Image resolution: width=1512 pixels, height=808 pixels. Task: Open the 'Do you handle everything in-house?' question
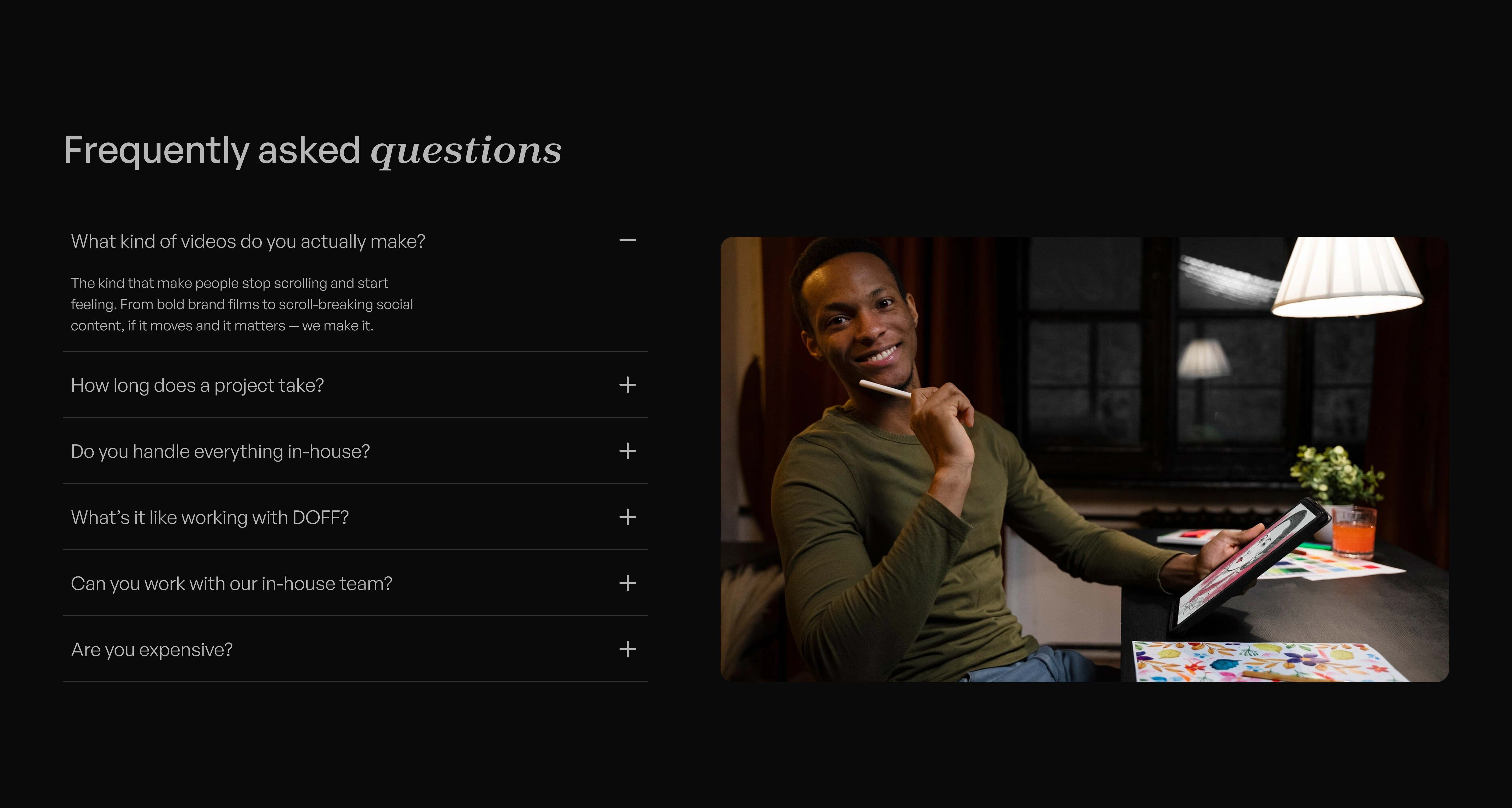pos(221,452)
